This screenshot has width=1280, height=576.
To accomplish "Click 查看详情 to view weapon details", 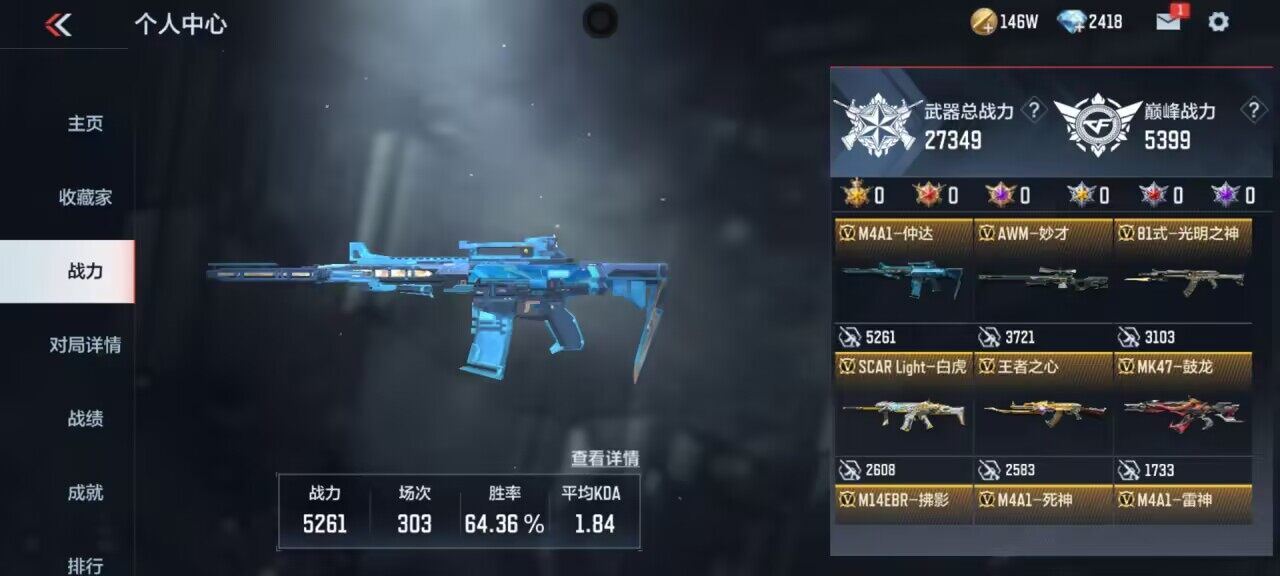I will point(604,459).
